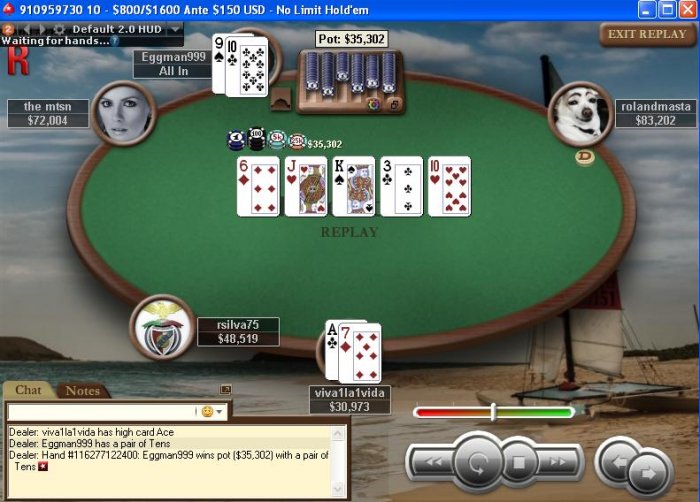
Task: Restart the hand replay
Action: [x=478, y=463]
